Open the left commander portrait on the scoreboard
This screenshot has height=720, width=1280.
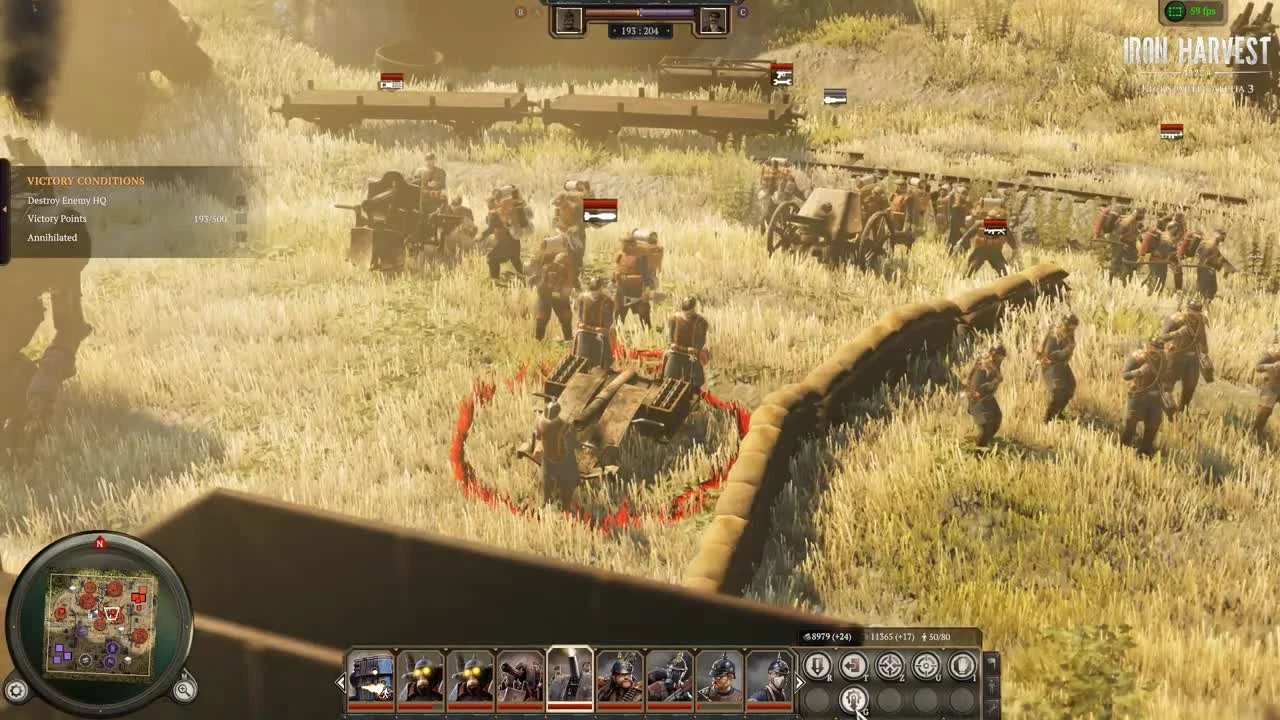(x=569, y=21)
